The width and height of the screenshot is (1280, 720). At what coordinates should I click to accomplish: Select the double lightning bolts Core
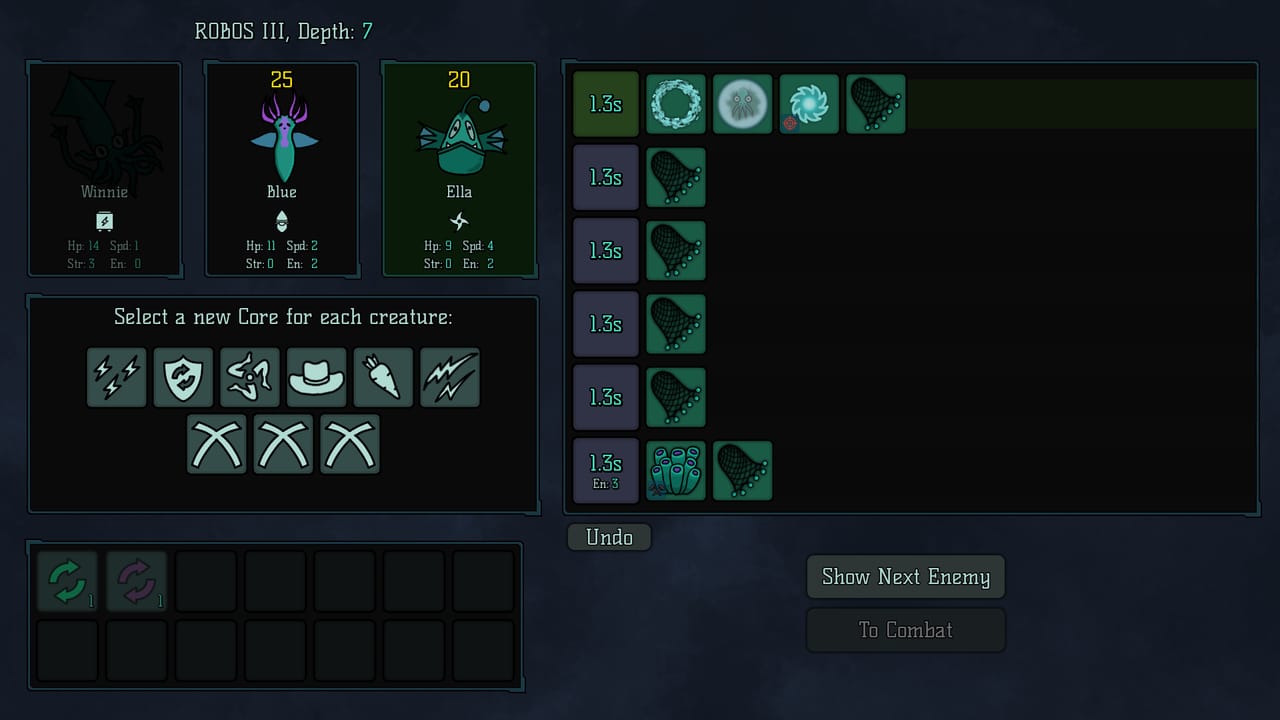[116, 377]
